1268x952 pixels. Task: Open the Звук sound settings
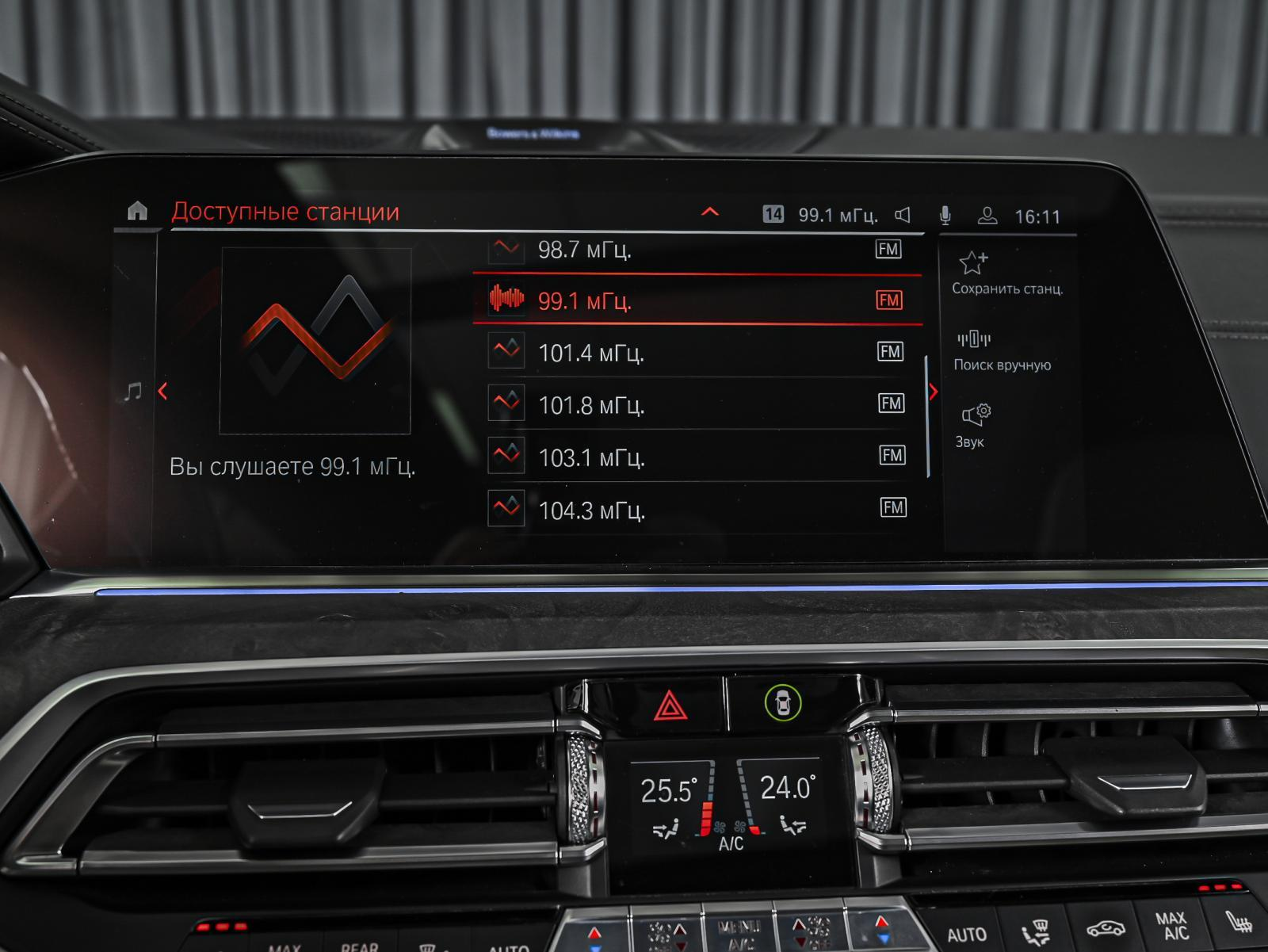point(974,425)
